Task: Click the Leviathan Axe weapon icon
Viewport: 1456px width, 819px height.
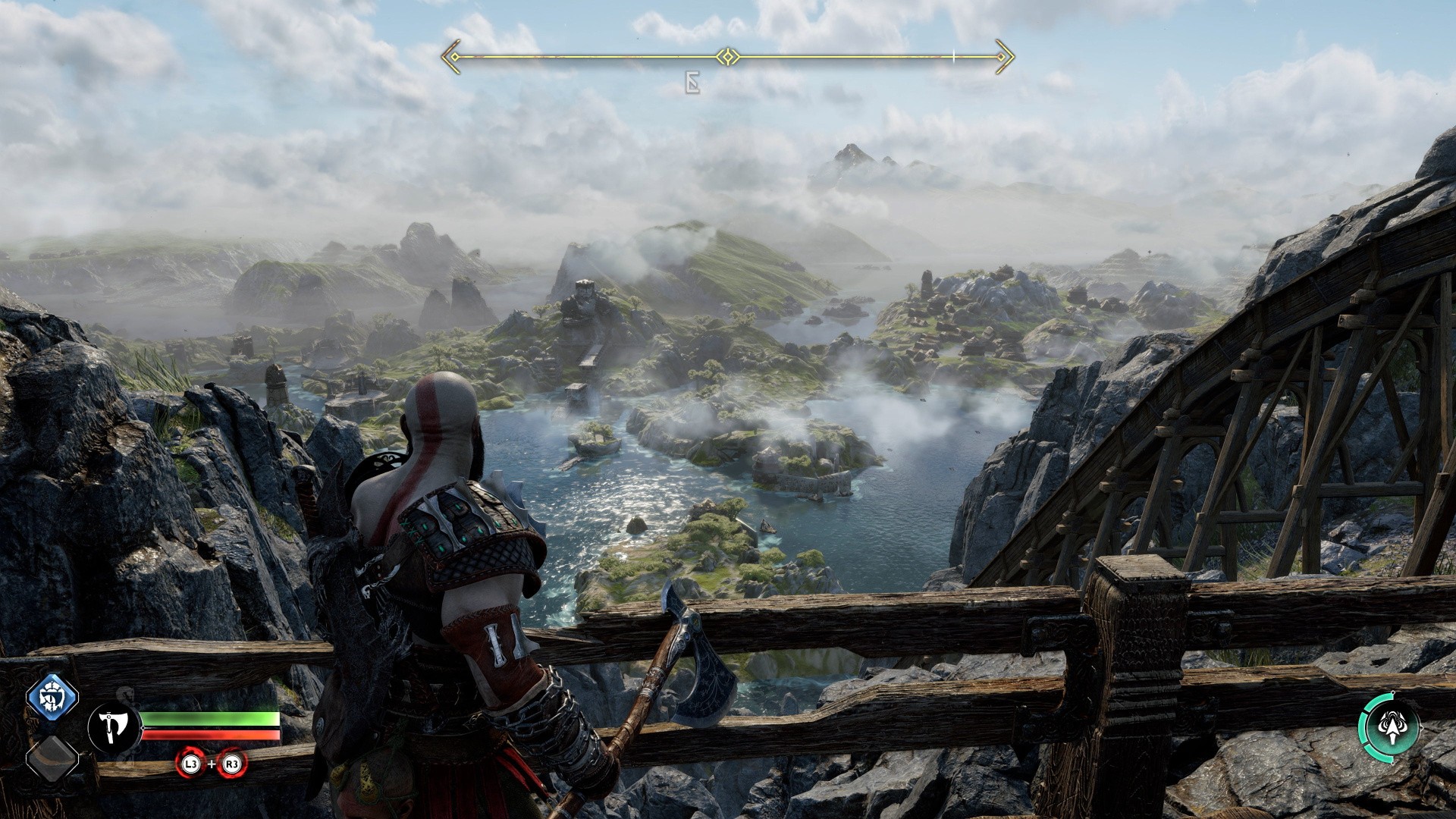Action: [114, 728]
